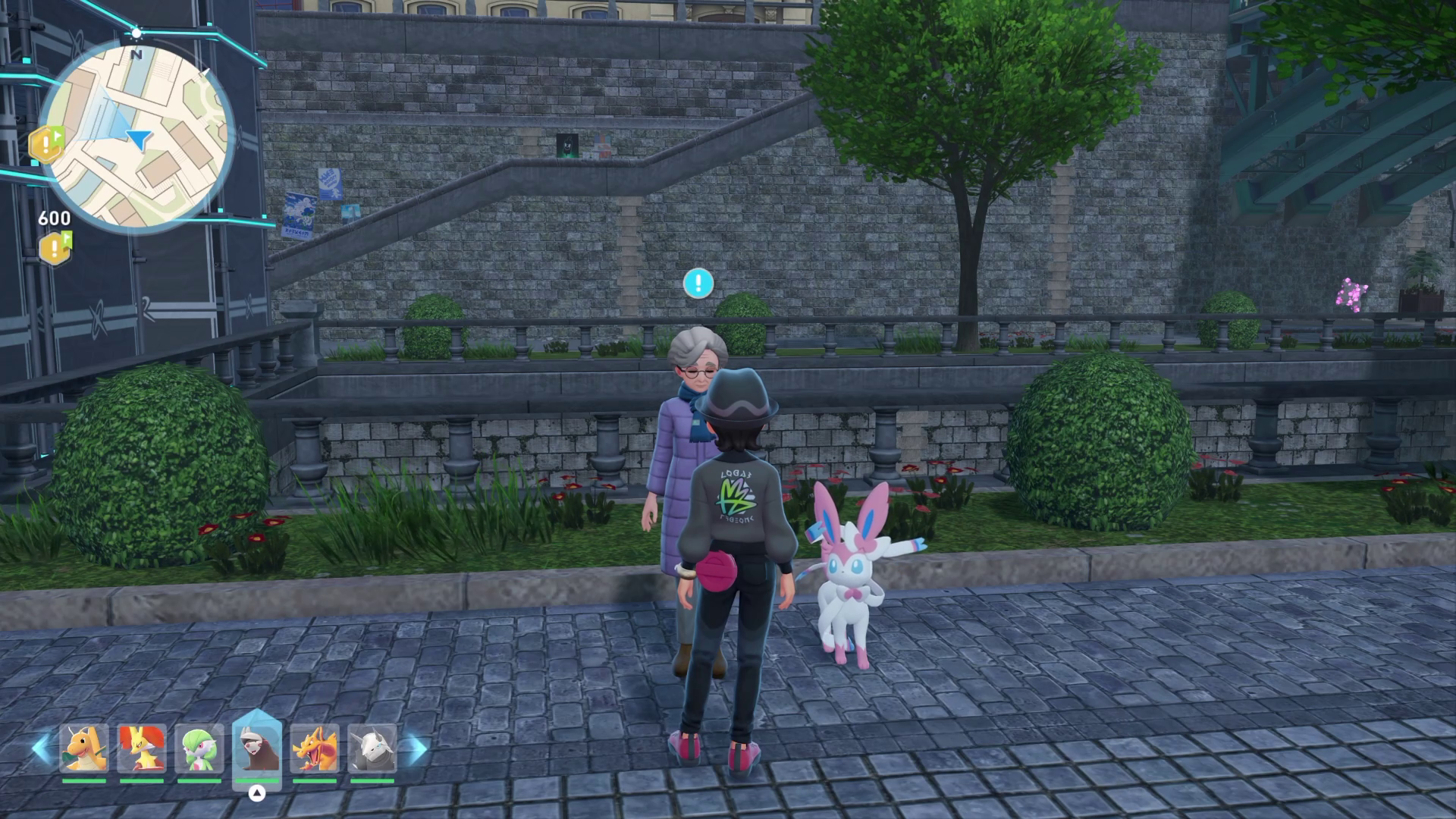This screenshot has height=819, width=1456.
Task: Choose Delphox from the party bar
Action: 141,748
